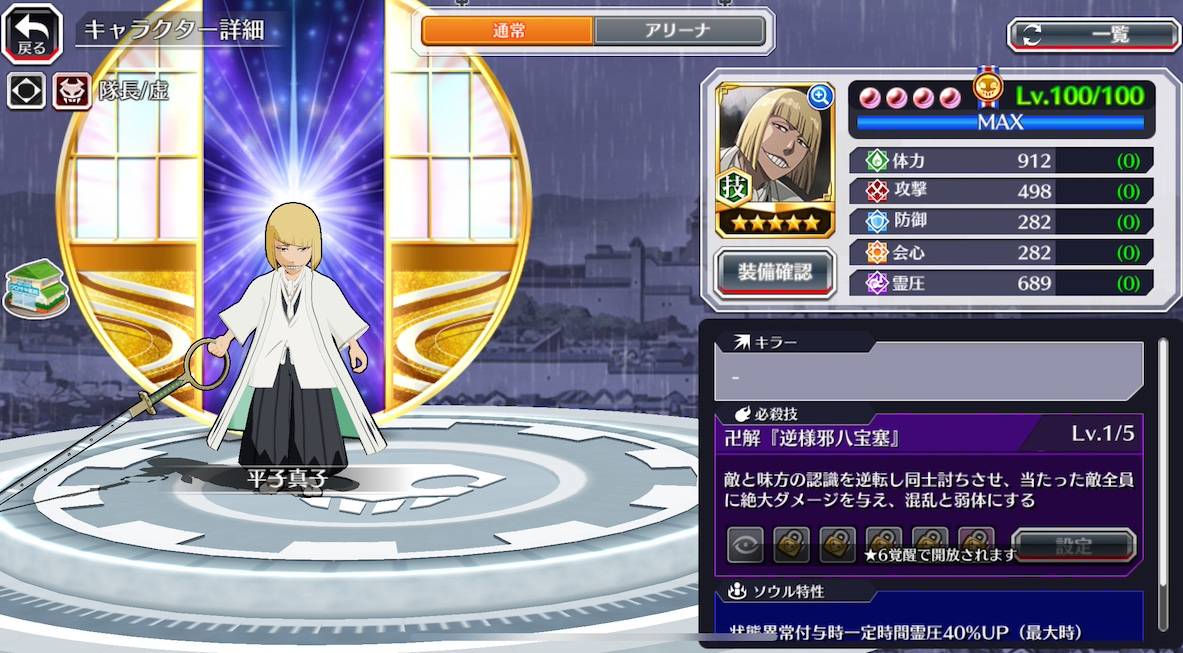The height and width of the screenshot is (653, 1183).
Task: Switch to the アリーナ tab
Action: [x=680, y=31]
